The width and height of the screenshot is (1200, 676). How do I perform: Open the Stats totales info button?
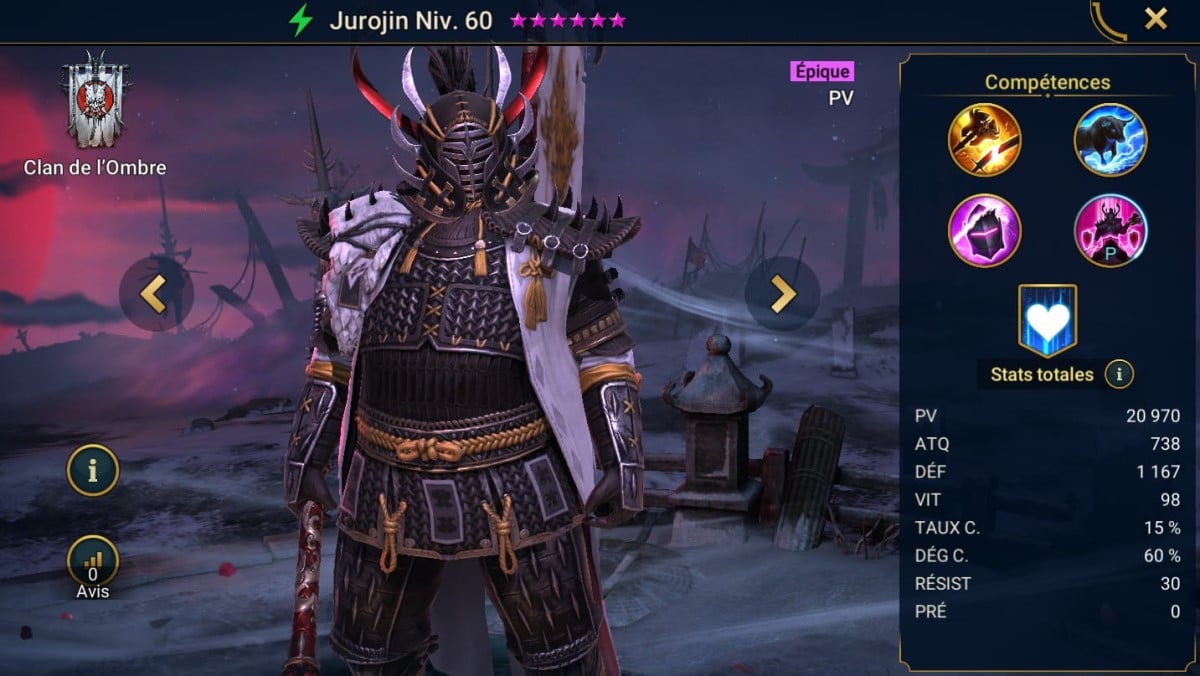[1118, 375]
